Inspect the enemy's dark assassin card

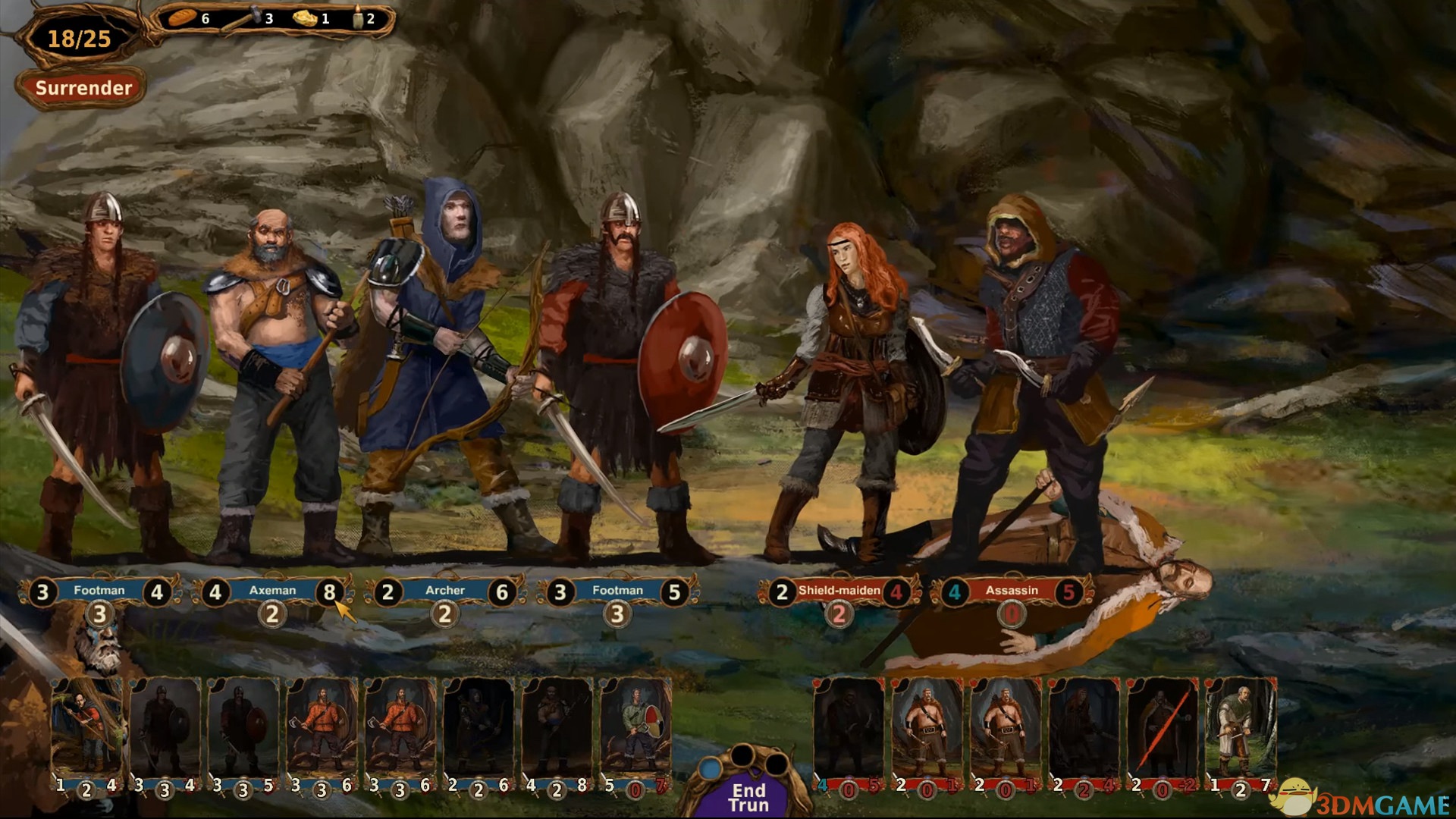click(x=848, y=730)
